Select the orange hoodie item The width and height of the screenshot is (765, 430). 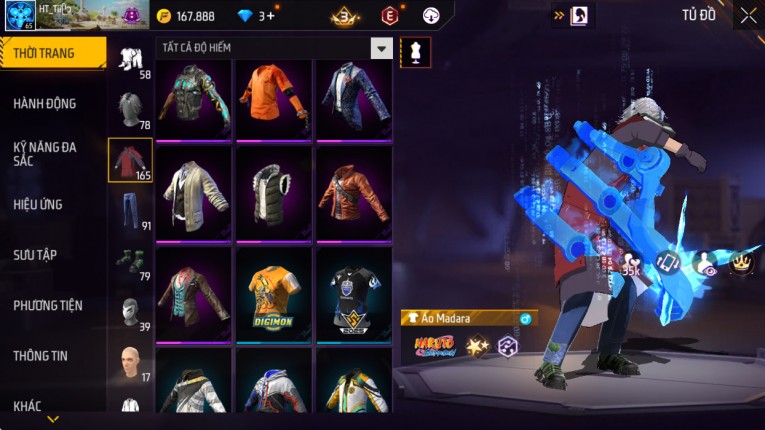pos(274,98)
